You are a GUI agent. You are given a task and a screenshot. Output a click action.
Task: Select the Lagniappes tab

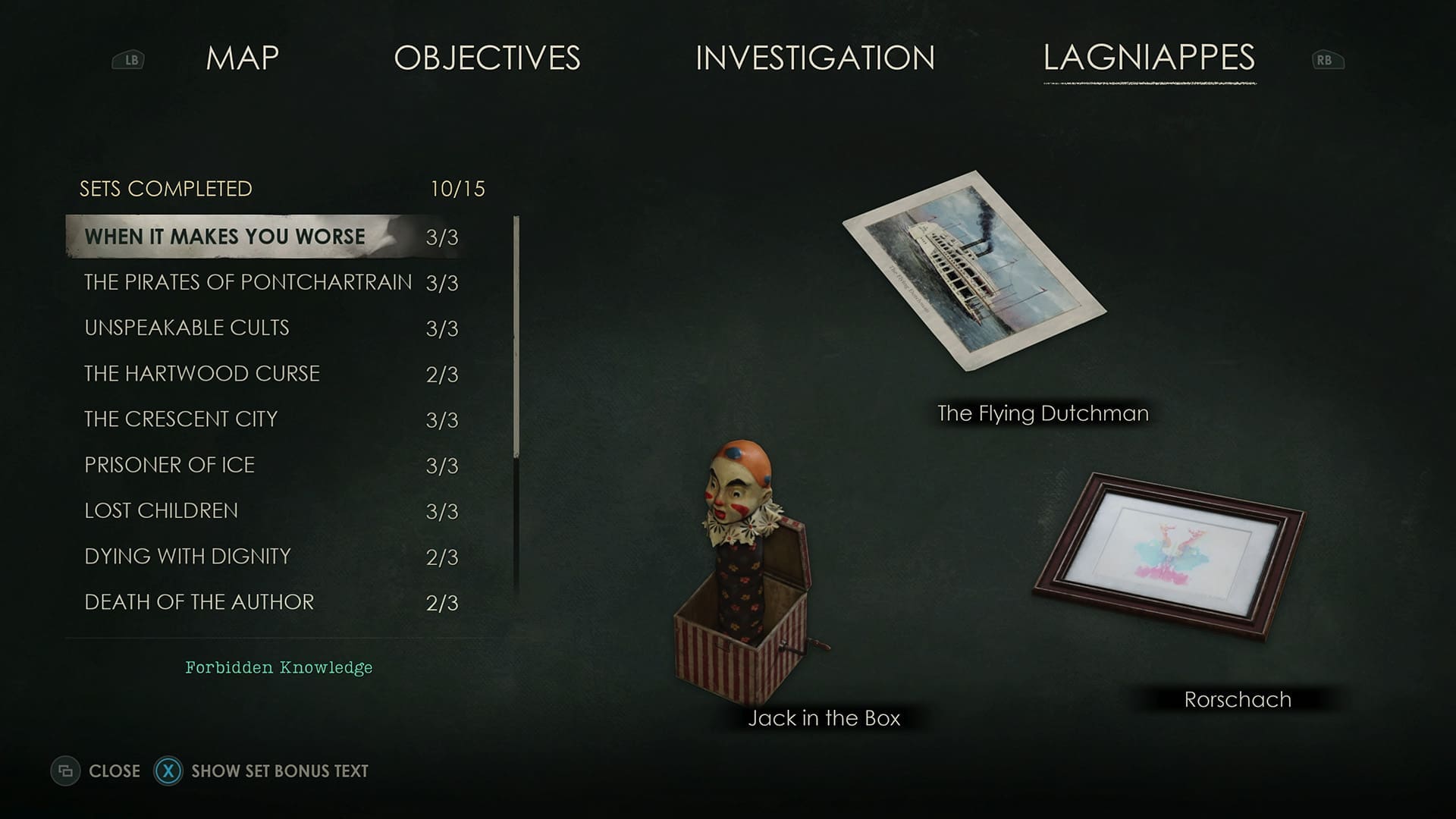tap(1149, 58)
